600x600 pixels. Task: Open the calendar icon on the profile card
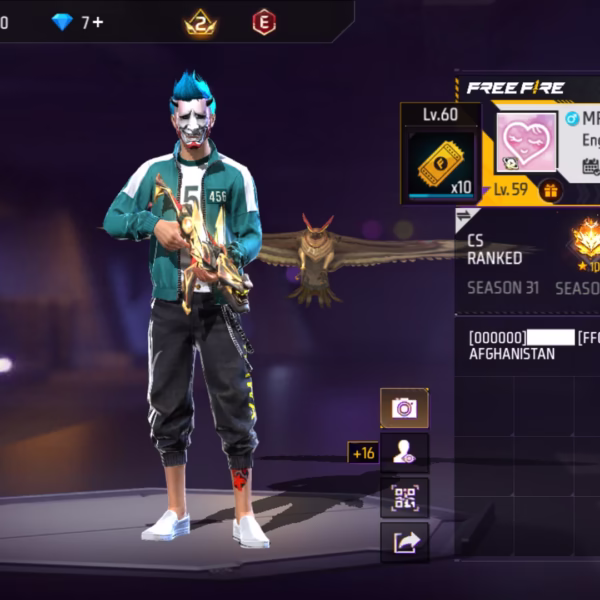click(x=590, y=166)
